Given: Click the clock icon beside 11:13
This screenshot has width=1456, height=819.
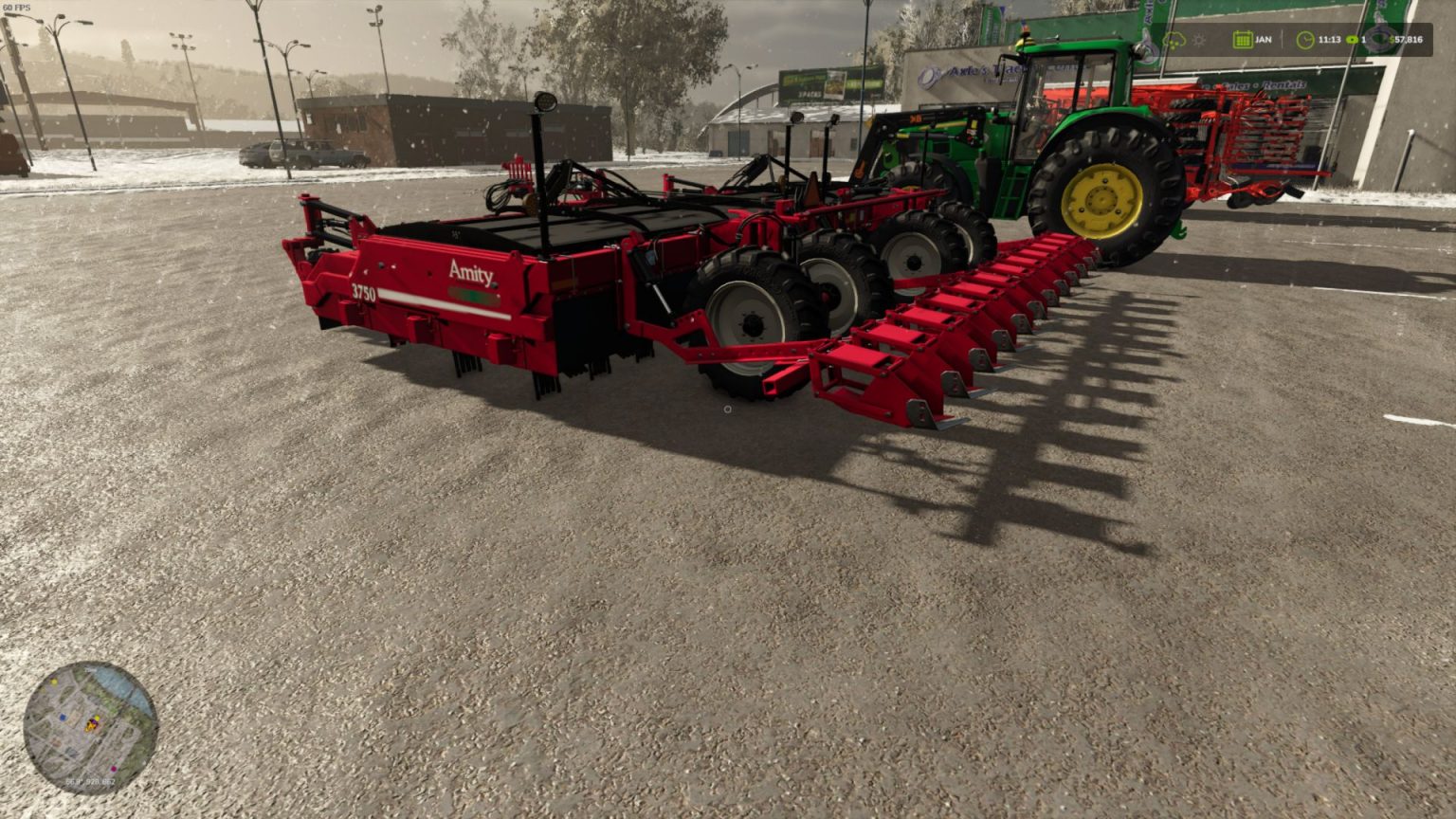Looking at the screenshot, I should click(x=1306, y=40).
